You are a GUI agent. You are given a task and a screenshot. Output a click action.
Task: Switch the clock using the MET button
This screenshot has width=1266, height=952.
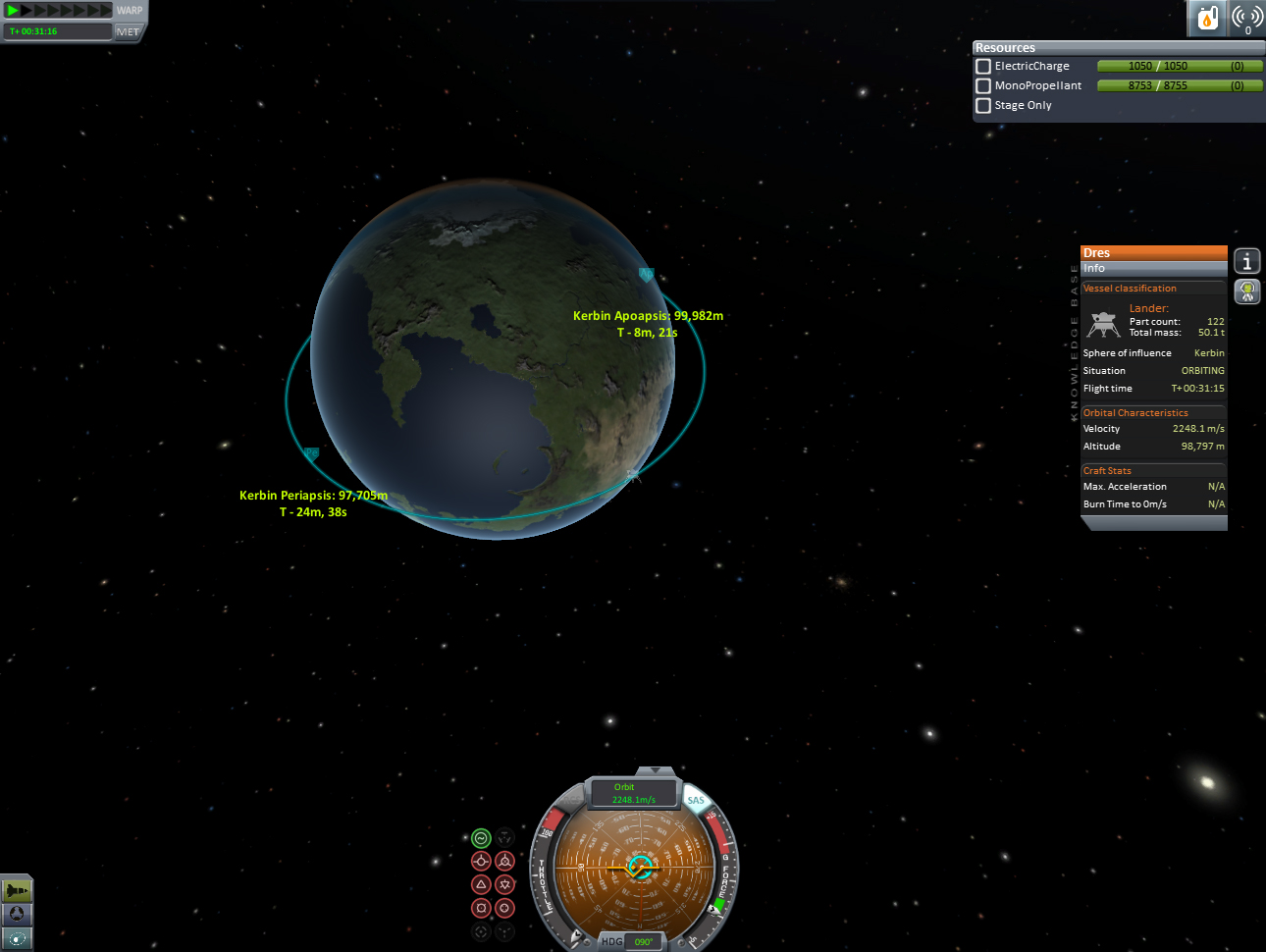128,32
